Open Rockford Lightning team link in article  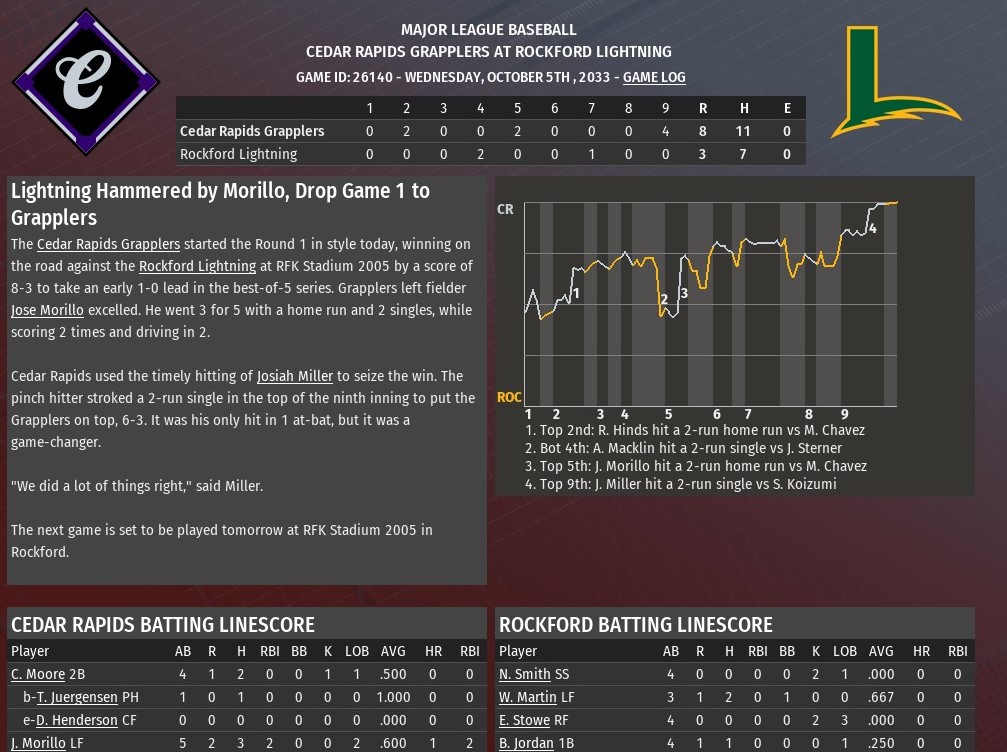(x=197, y=266)
